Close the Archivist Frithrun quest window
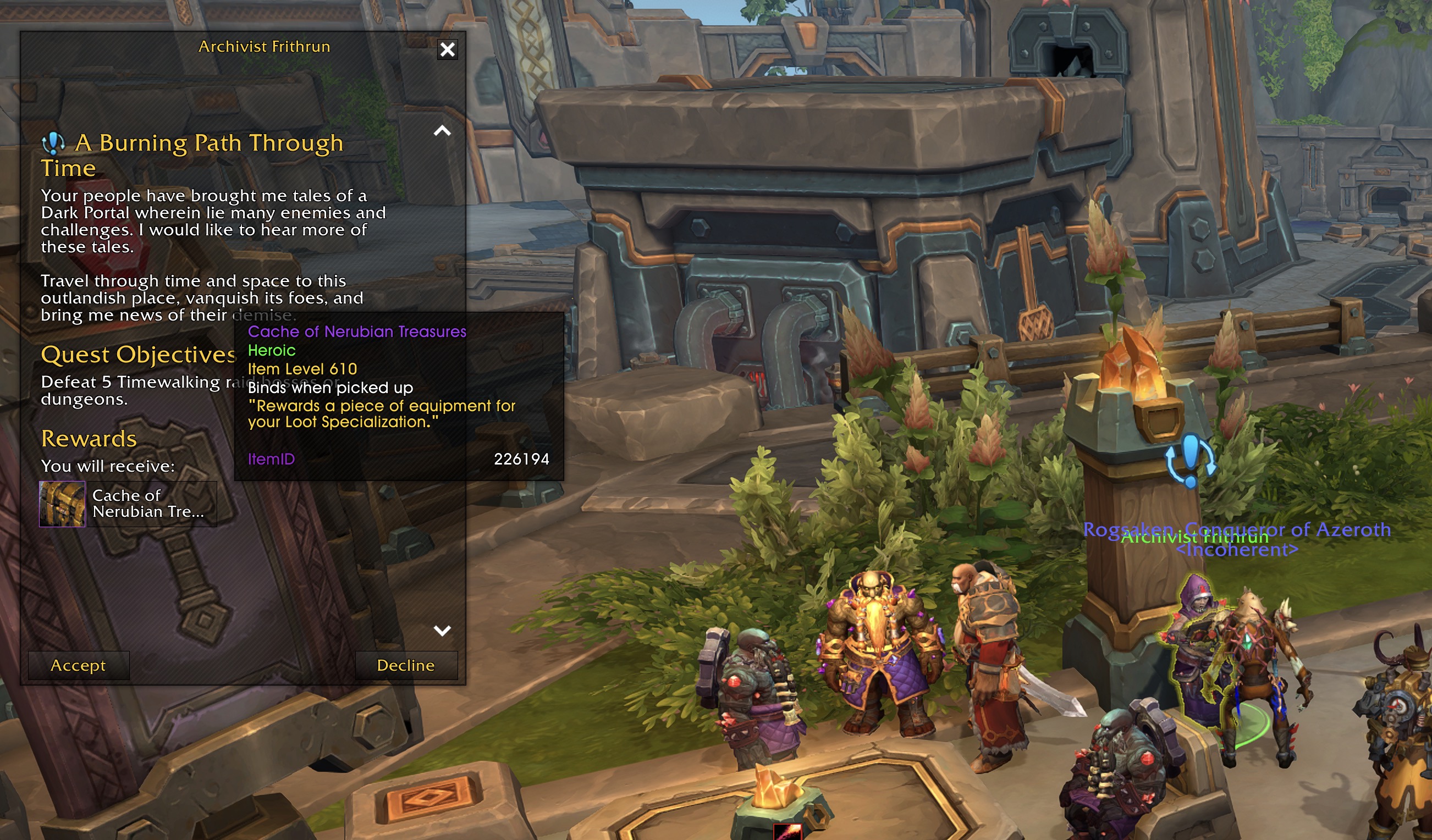The width and height of the screenshot is (1432, 840). point(447,50)
